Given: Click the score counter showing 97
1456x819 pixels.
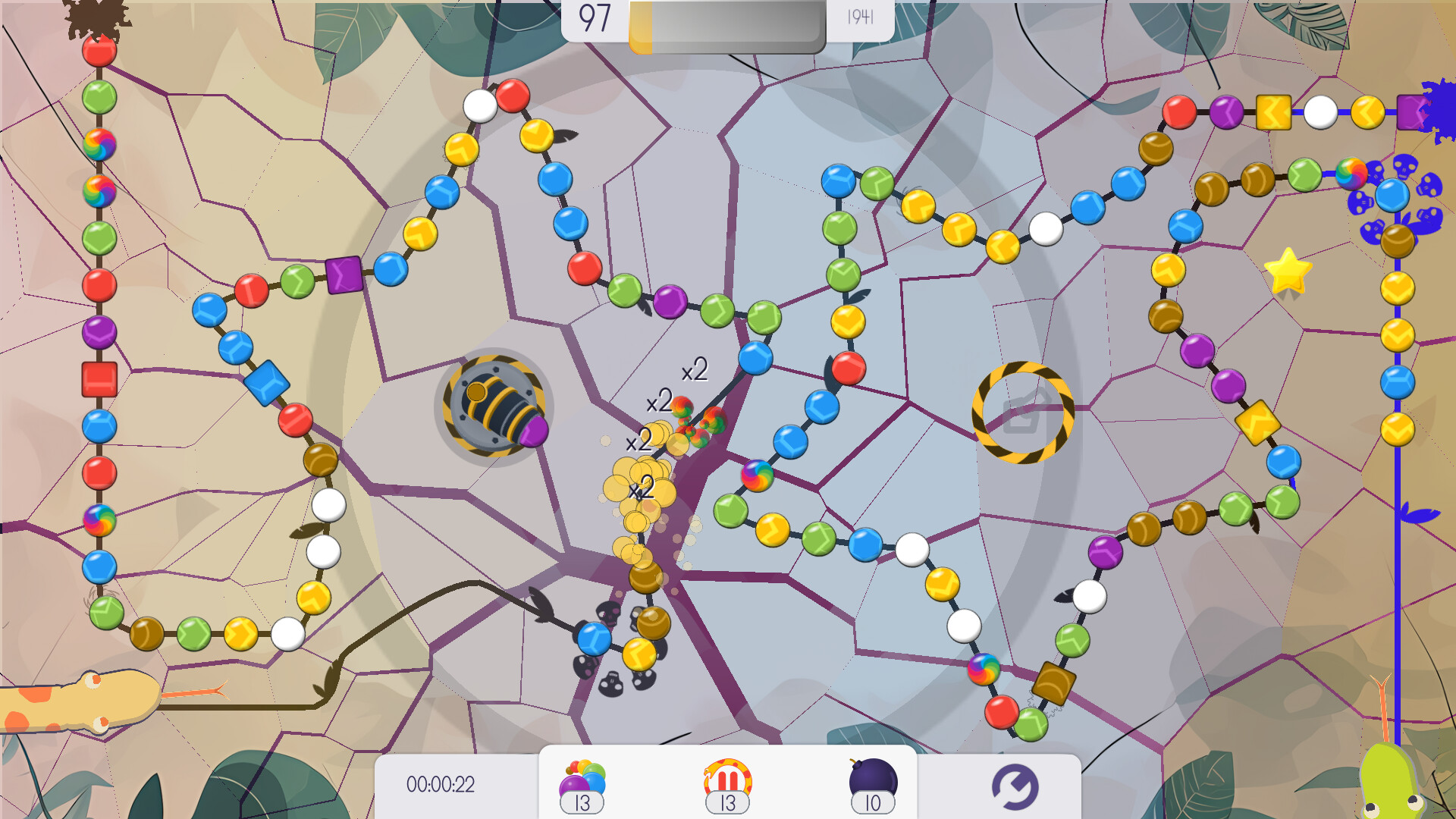Looking at the screenshot, I should (x=595, y=17).
